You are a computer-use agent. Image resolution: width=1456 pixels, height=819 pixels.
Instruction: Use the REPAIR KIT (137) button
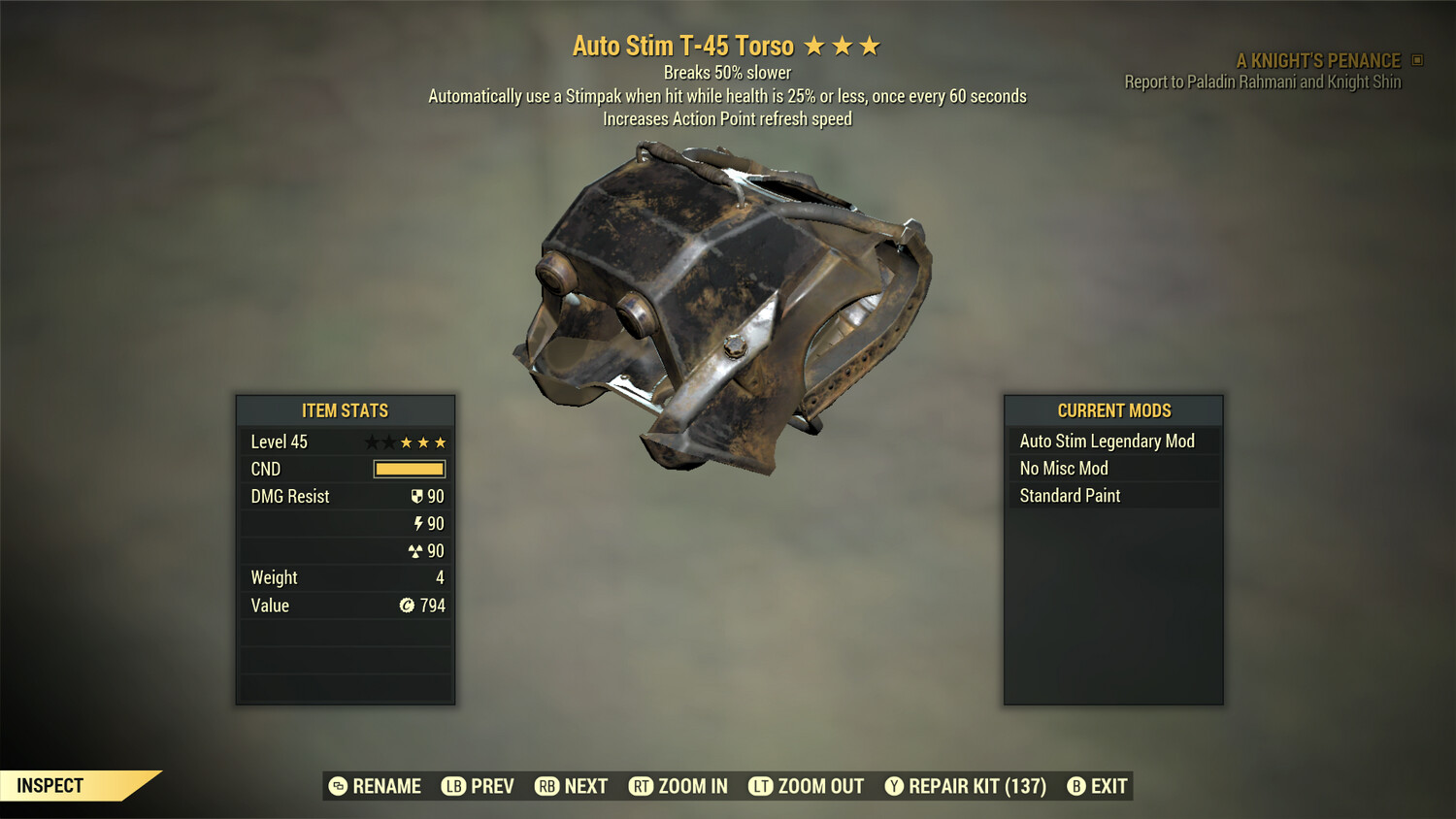coord(976,786)
